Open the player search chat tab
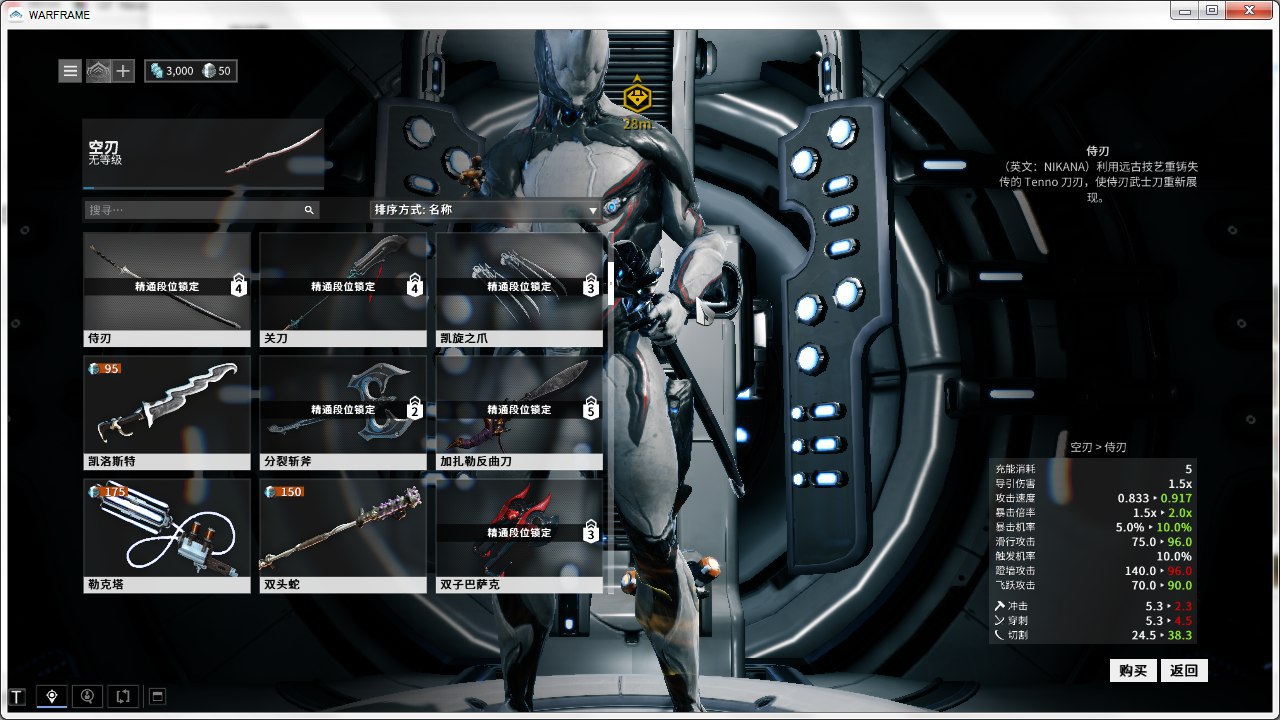 [x=88, y=696]
